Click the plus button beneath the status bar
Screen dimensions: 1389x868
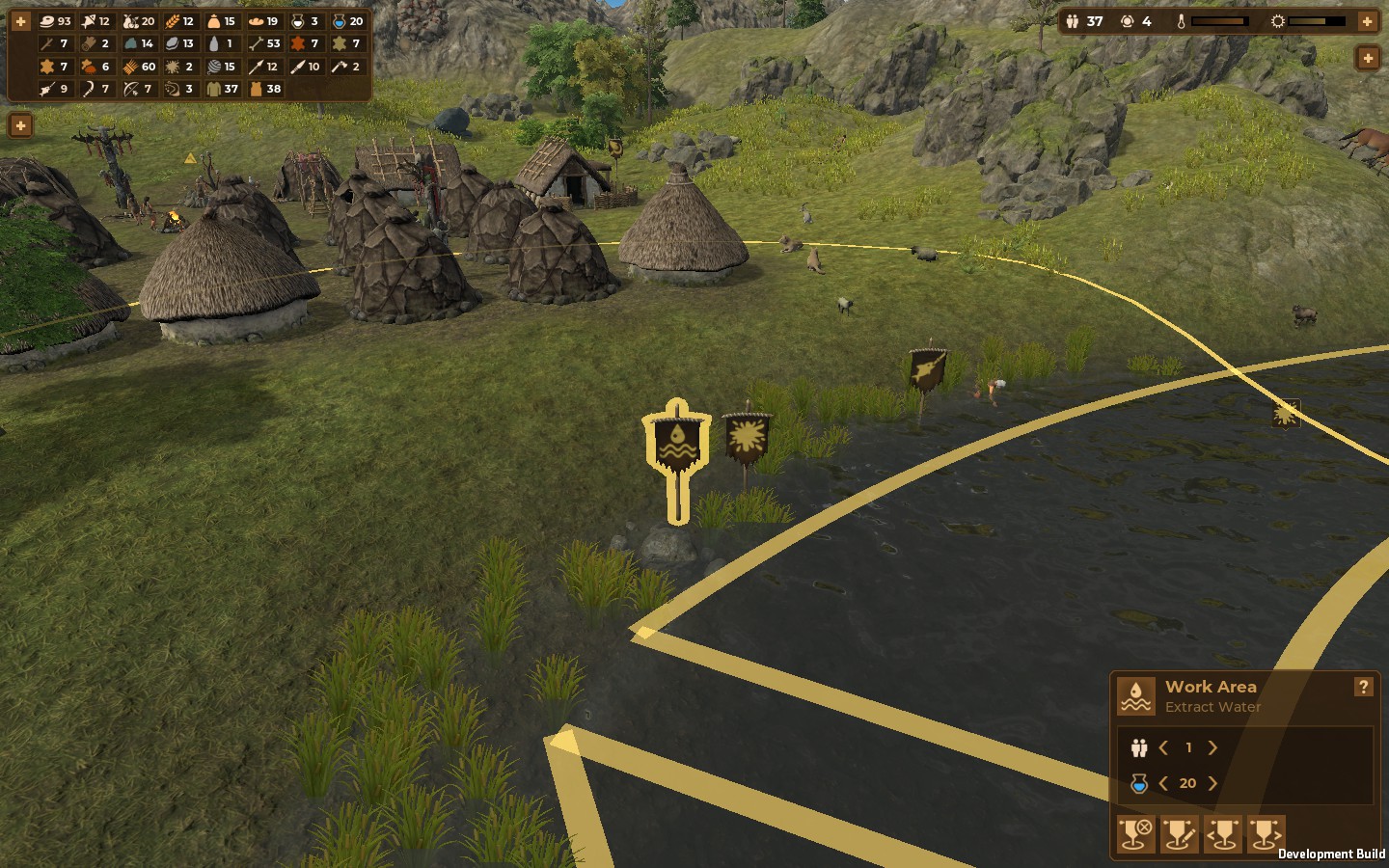1367,59
